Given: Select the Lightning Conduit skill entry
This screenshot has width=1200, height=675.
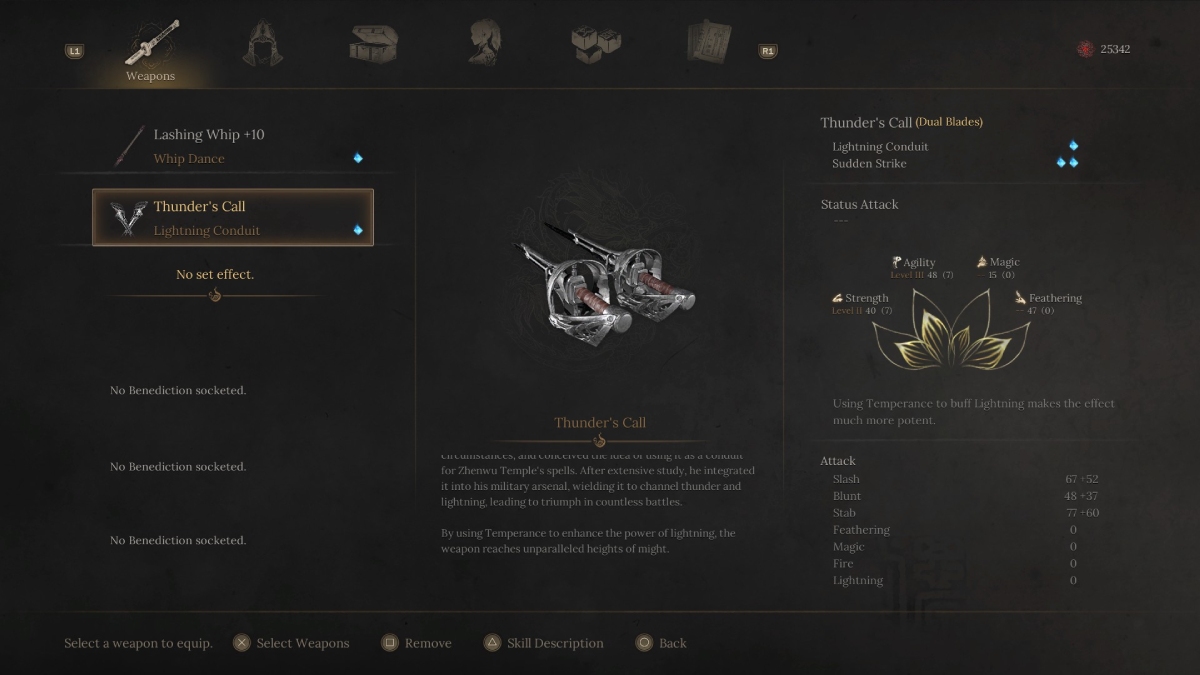Looking at the screenshot, I should 880,147.
